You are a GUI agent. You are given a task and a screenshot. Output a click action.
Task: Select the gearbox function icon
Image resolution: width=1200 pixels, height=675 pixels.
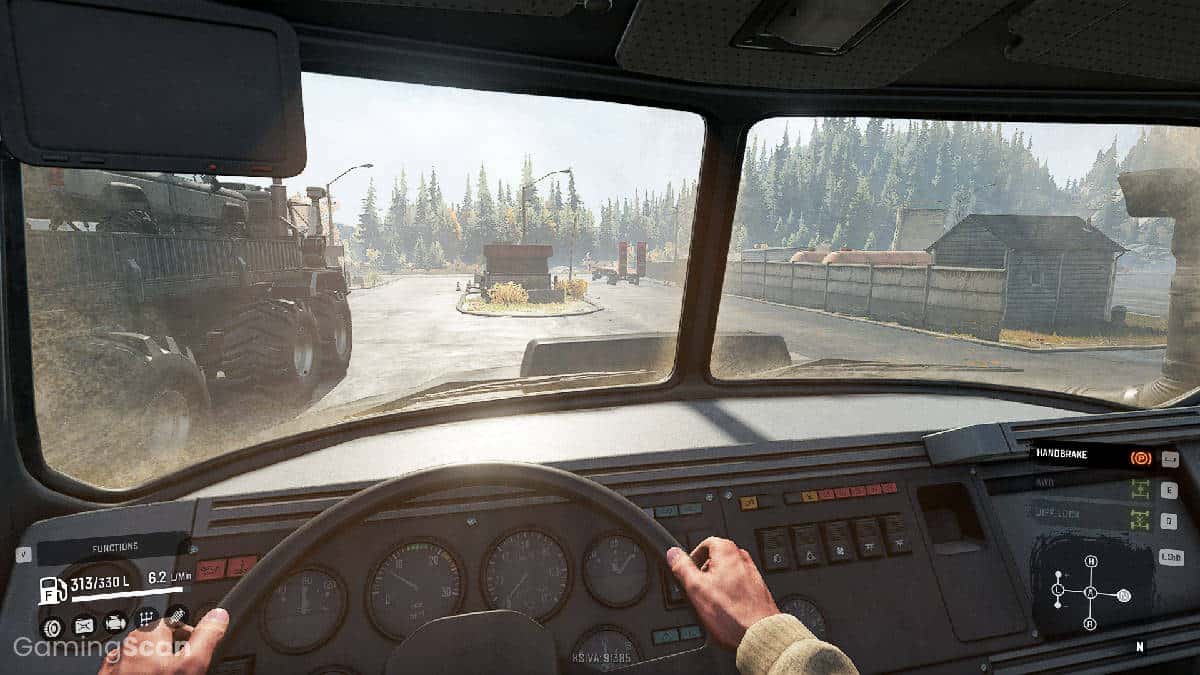click(147, 619)
